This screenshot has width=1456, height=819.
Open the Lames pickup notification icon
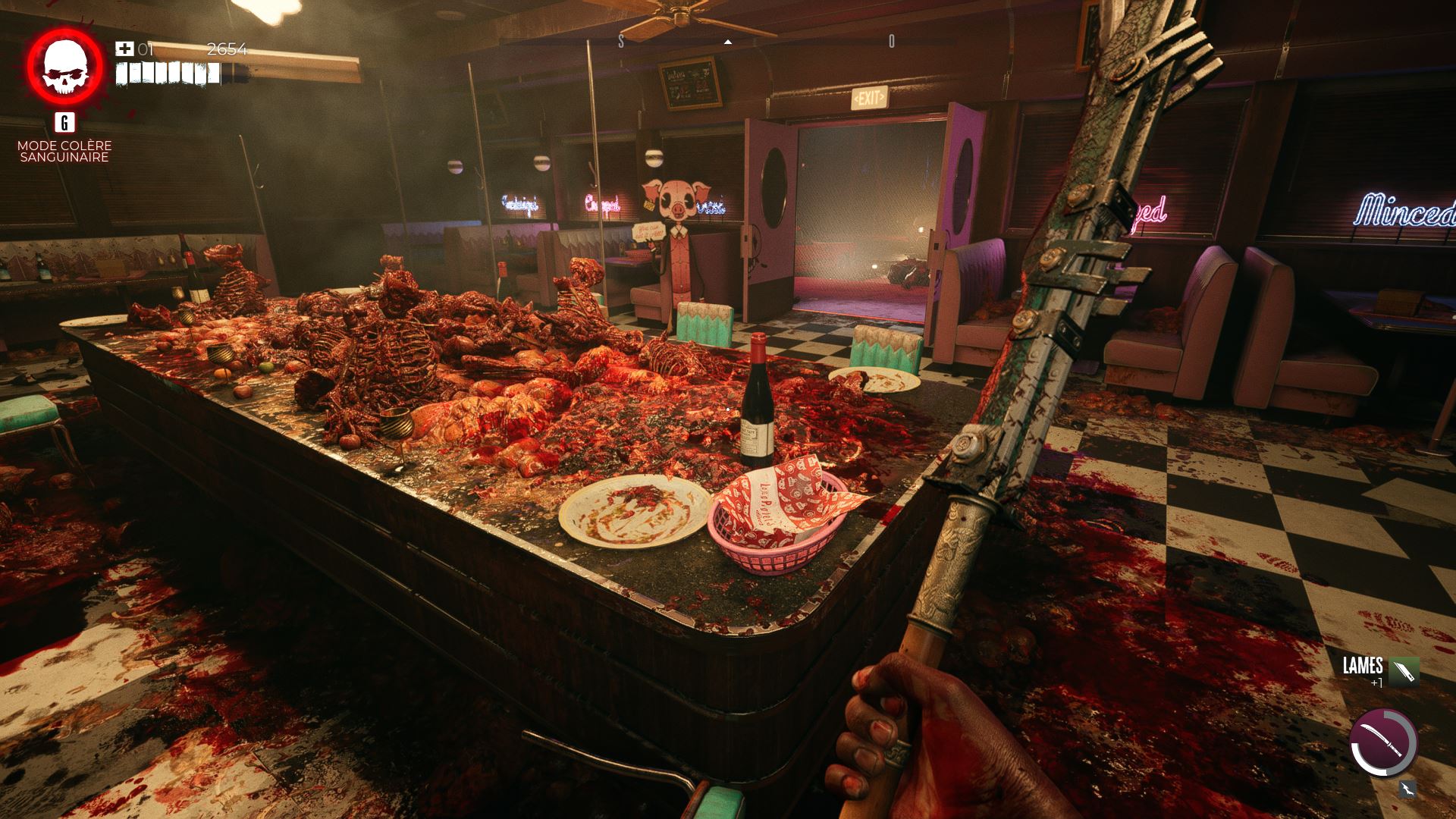pyautogui.click(x=1404, y=671)
